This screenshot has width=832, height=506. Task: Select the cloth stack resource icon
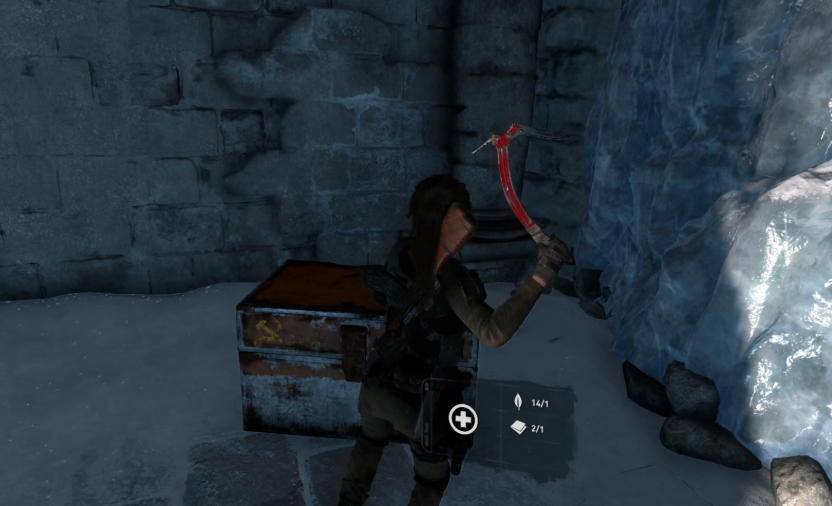518,427
